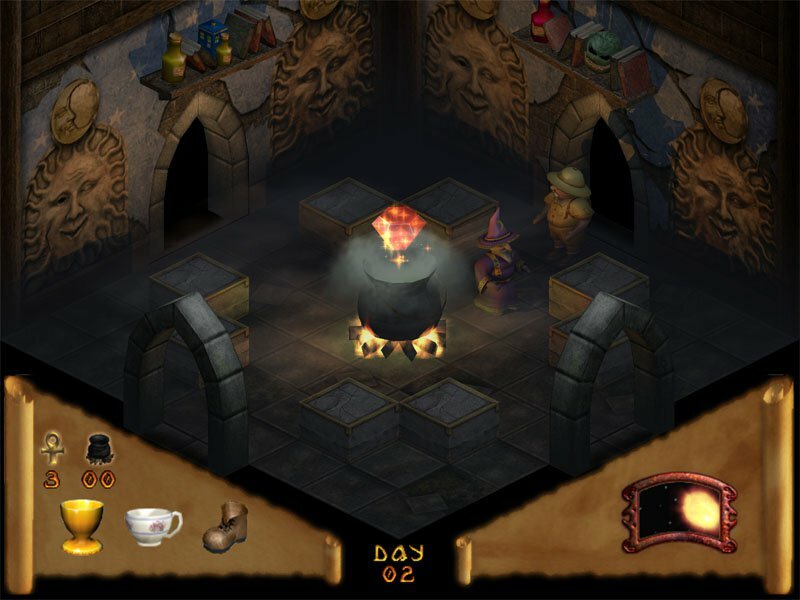
Task: Pick the floral teacup in inventory
Action: [x=152, y=523]
